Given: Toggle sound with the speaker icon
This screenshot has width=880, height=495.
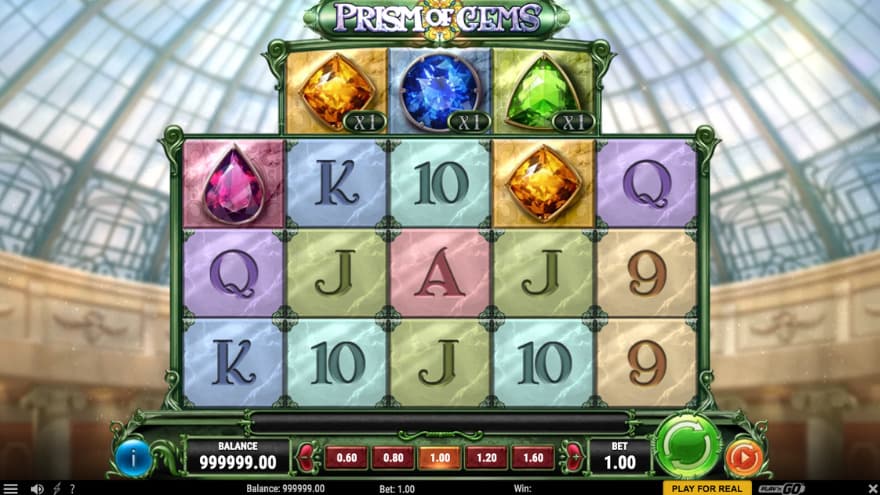Looking at the screenshot, I should pyautogui.click(x=38, y=489).
